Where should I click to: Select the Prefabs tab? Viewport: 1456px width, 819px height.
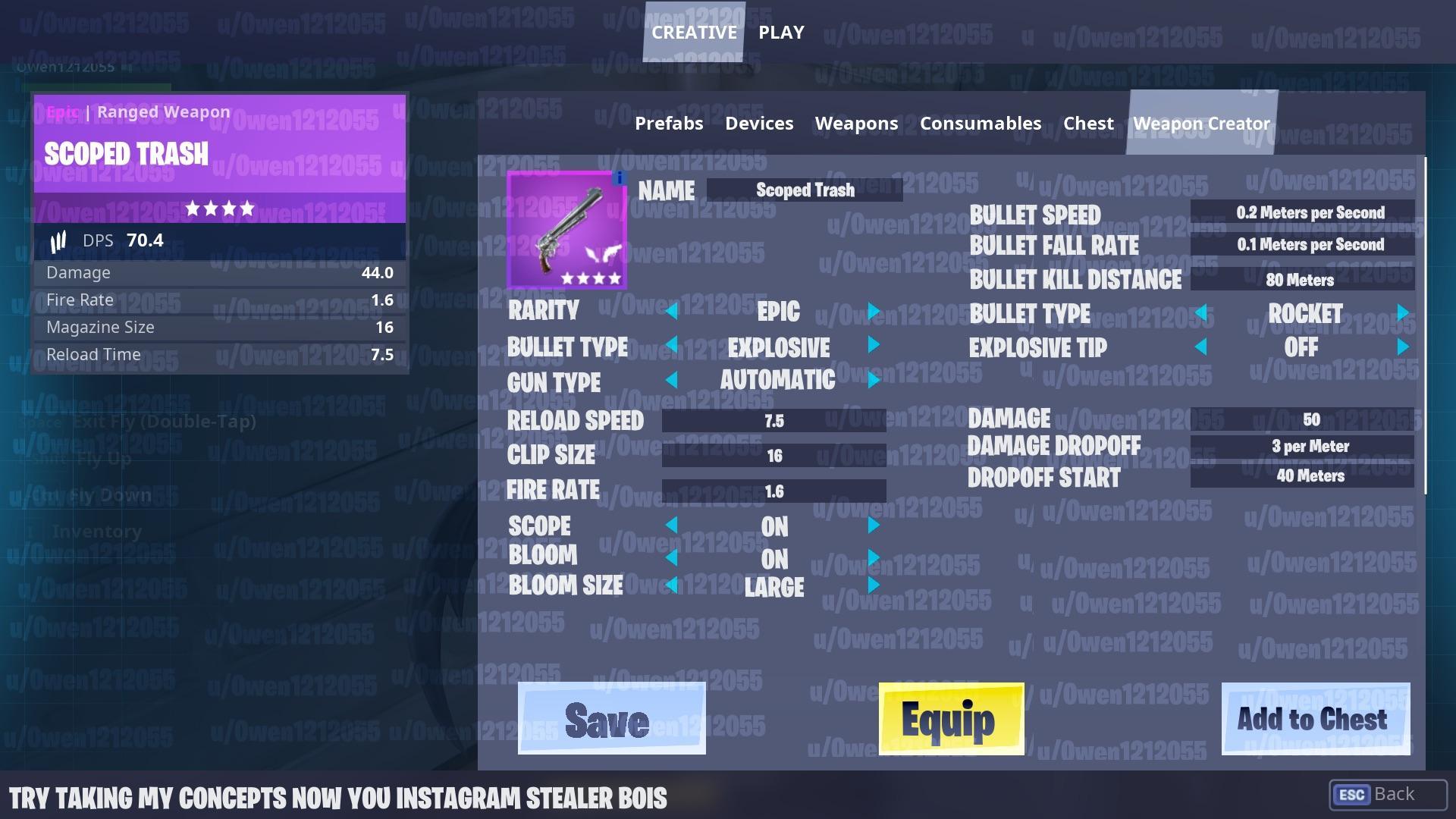(x=668, y=123)
